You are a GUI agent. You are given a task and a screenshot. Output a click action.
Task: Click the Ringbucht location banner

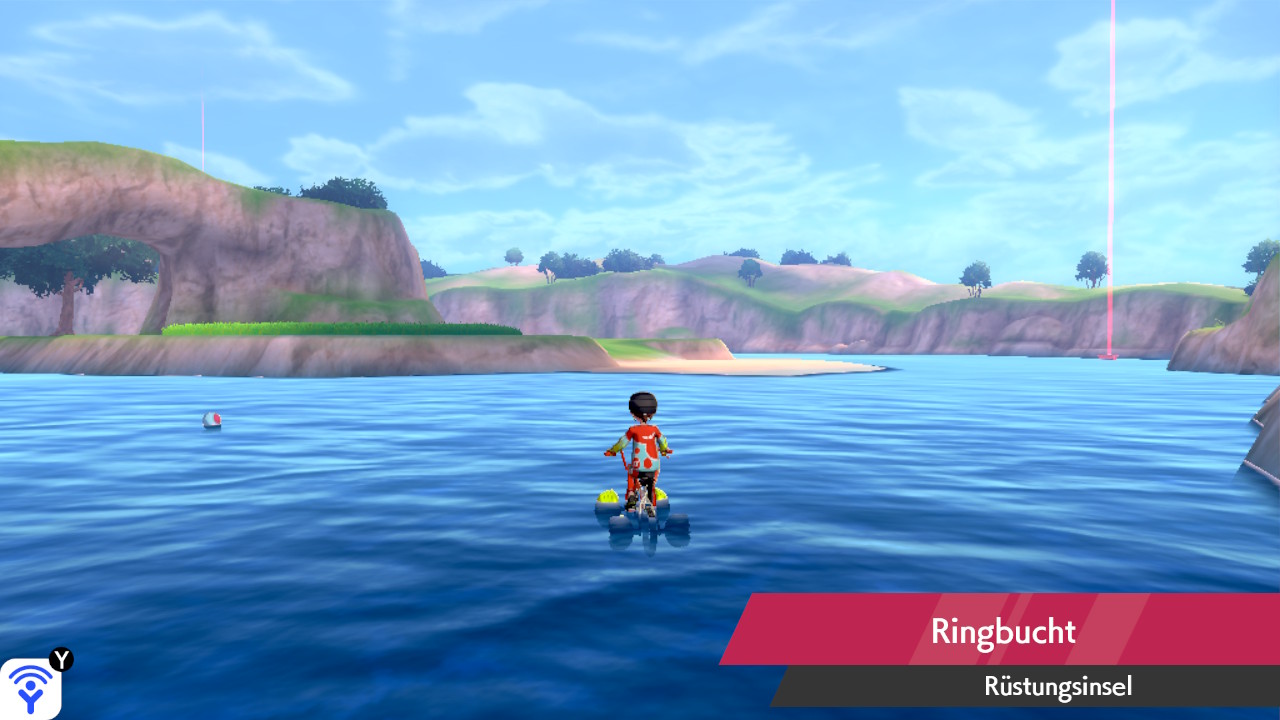click(x=1000, y=630)
